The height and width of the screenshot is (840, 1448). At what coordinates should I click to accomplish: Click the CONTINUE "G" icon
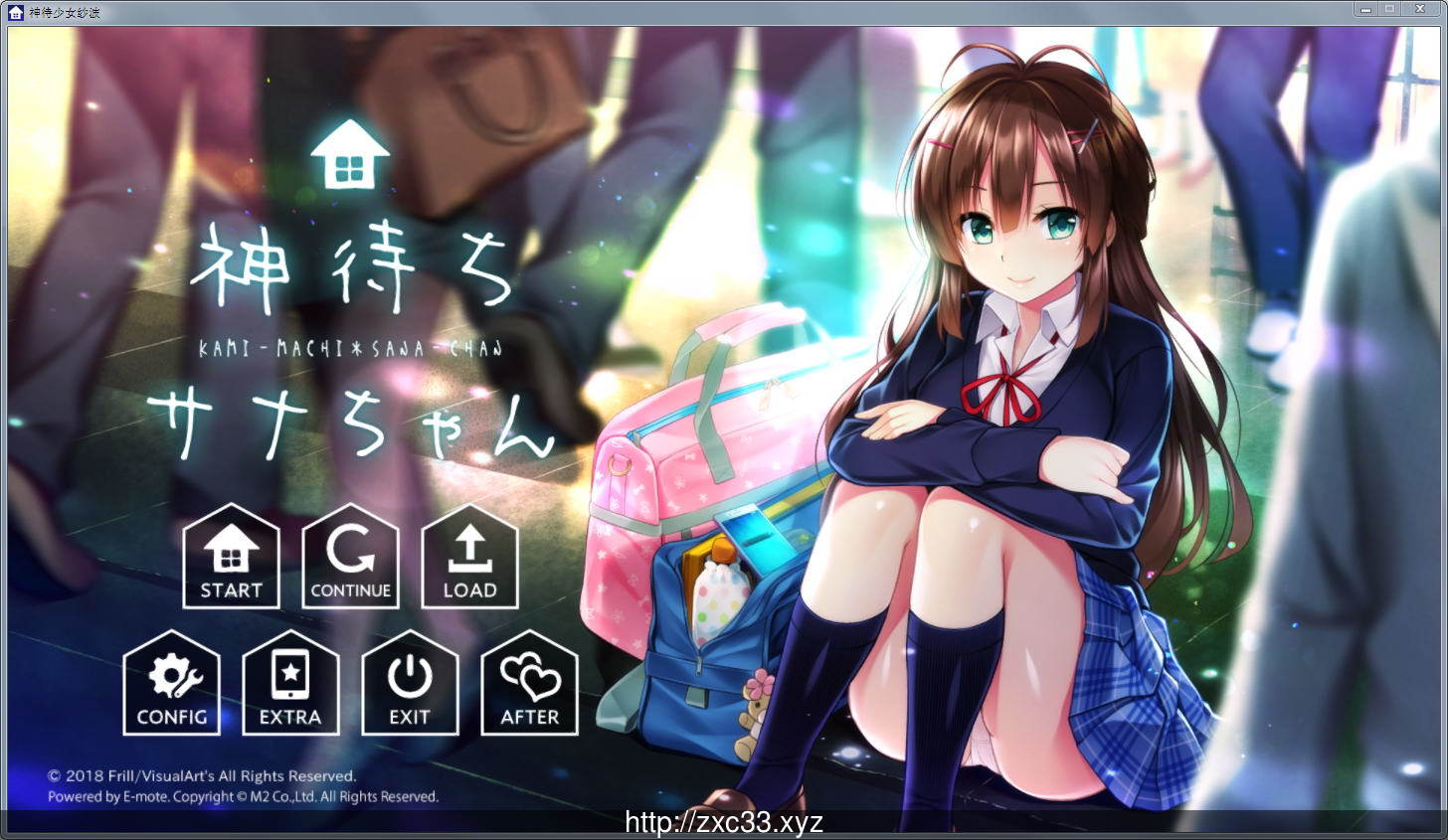(350, 549)
